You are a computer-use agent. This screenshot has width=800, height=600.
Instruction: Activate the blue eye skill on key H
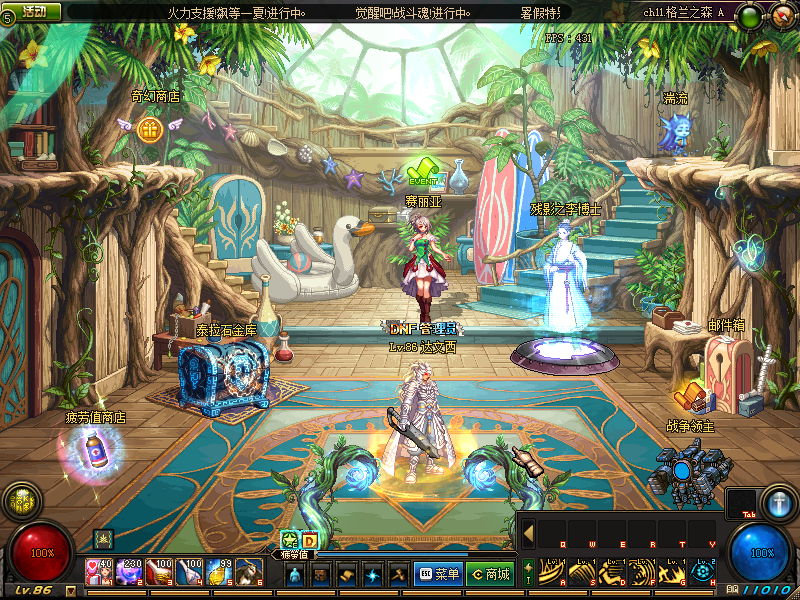[x=703, y=571]
